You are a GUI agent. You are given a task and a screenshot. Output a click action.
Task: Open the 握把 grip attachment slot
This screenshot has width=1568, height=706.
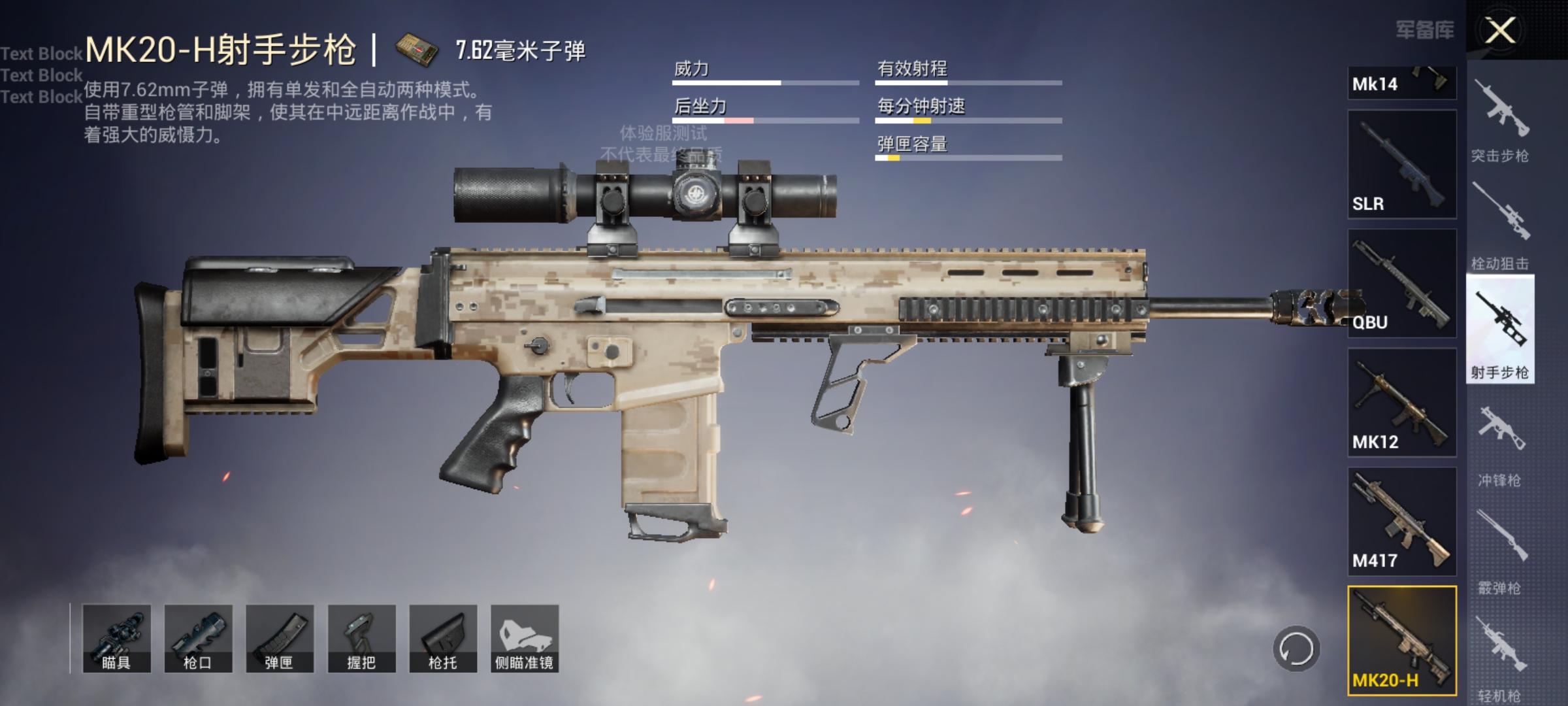[361, 639]
